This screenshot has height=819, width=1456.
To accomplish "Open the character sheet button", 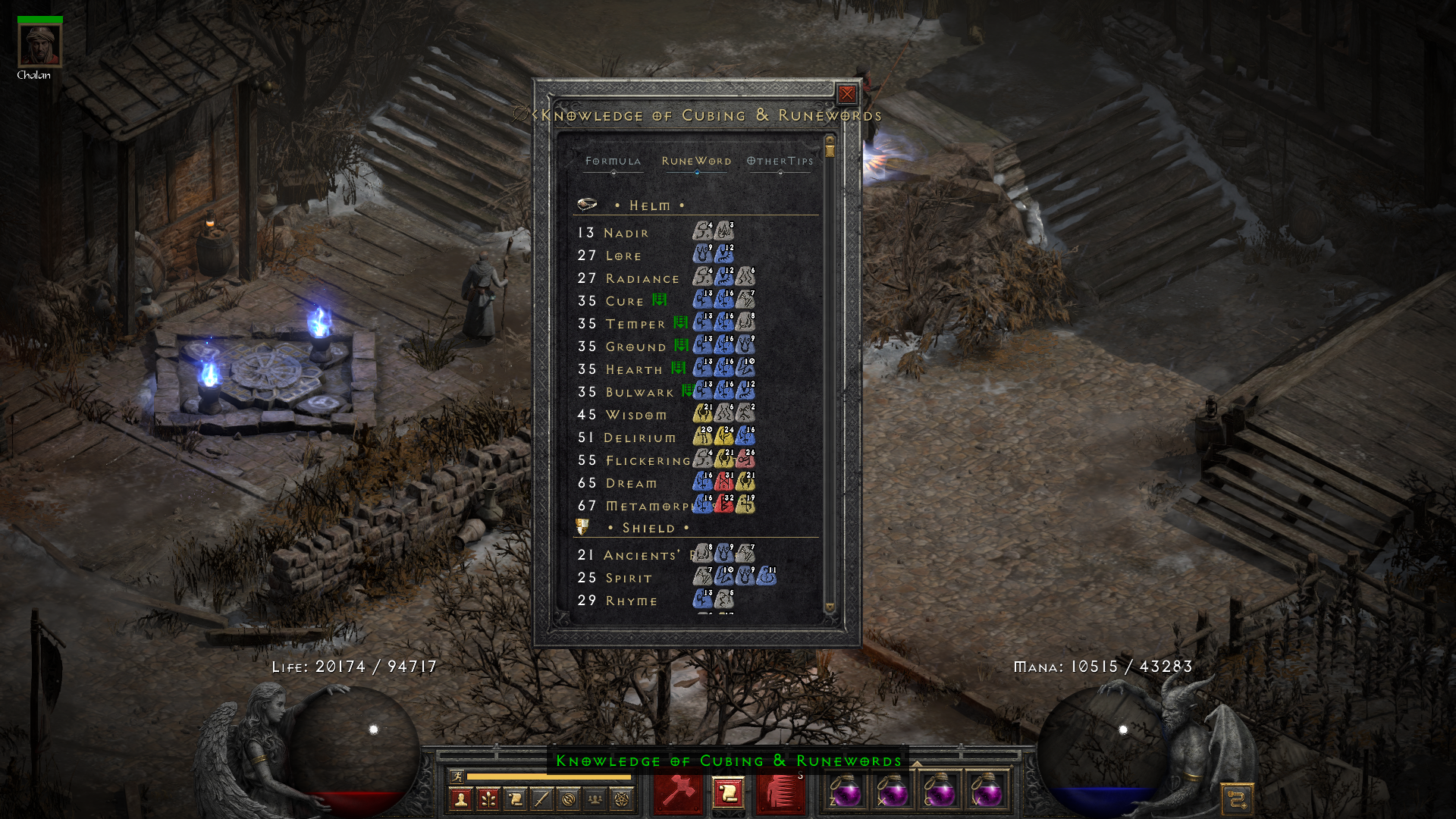I will tap(460, 799).
